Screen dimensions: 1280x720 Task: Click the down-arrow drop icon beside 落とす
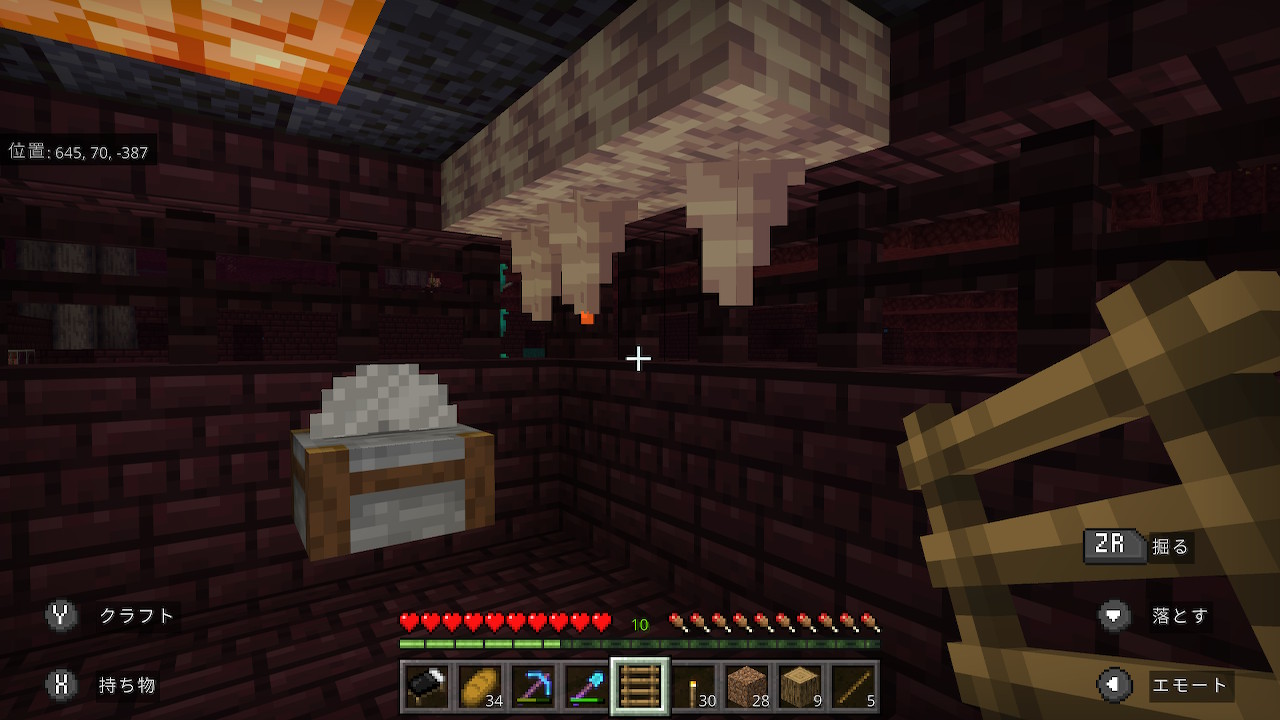click(1112, 616)
